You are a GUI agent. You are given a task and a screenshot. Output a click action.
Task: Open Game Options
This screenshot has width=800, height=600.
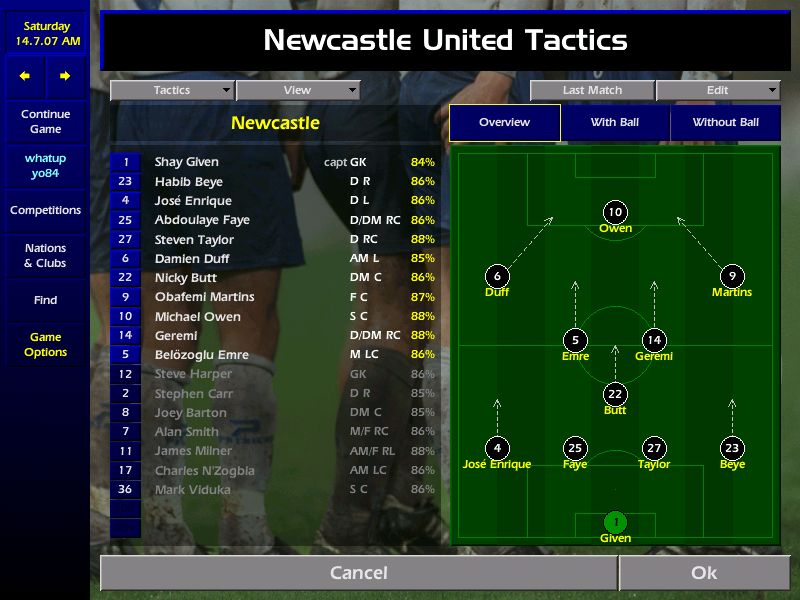(45, 345)
